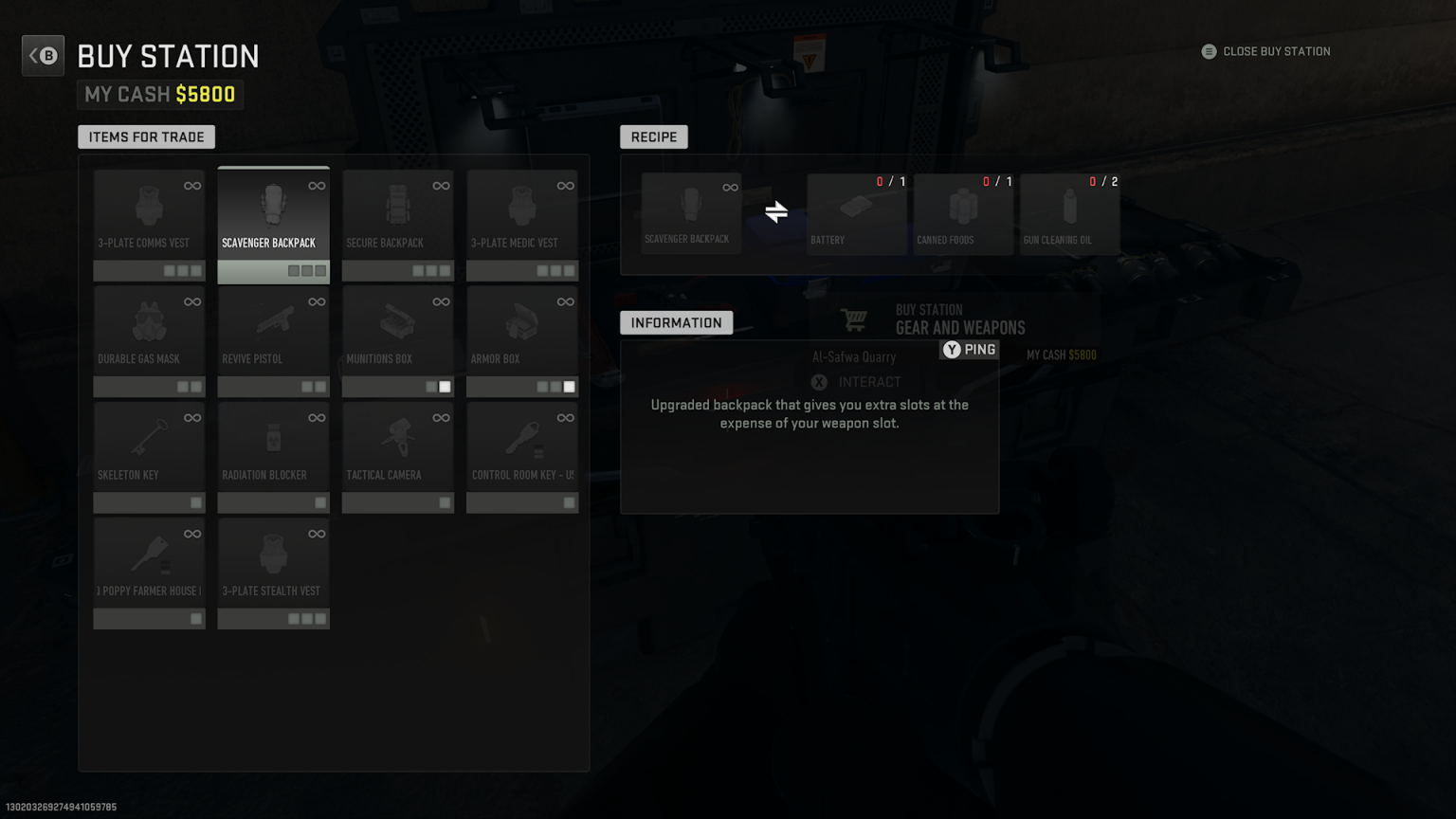Close the Buy Station
Viewport: 1456px width, 819px height.
1265,51
